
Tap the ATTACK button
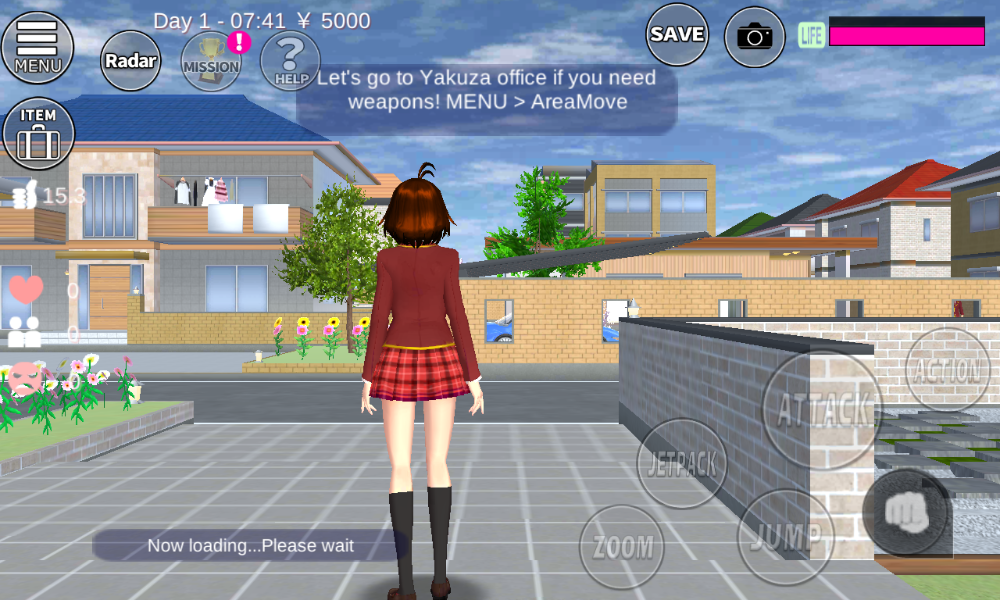tap(822, 408)
